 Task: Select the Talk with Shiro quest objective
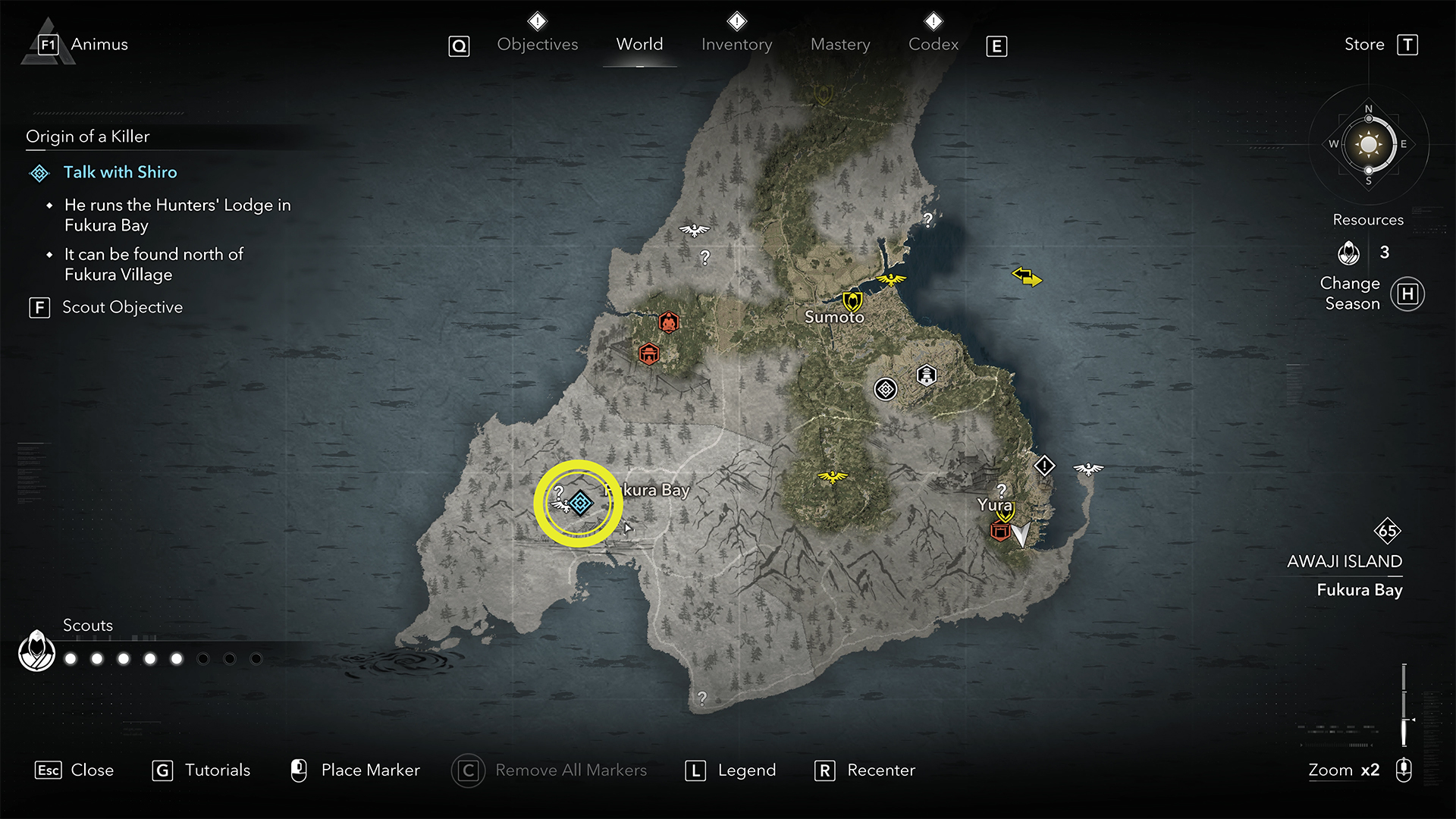[x=120, y=172]
